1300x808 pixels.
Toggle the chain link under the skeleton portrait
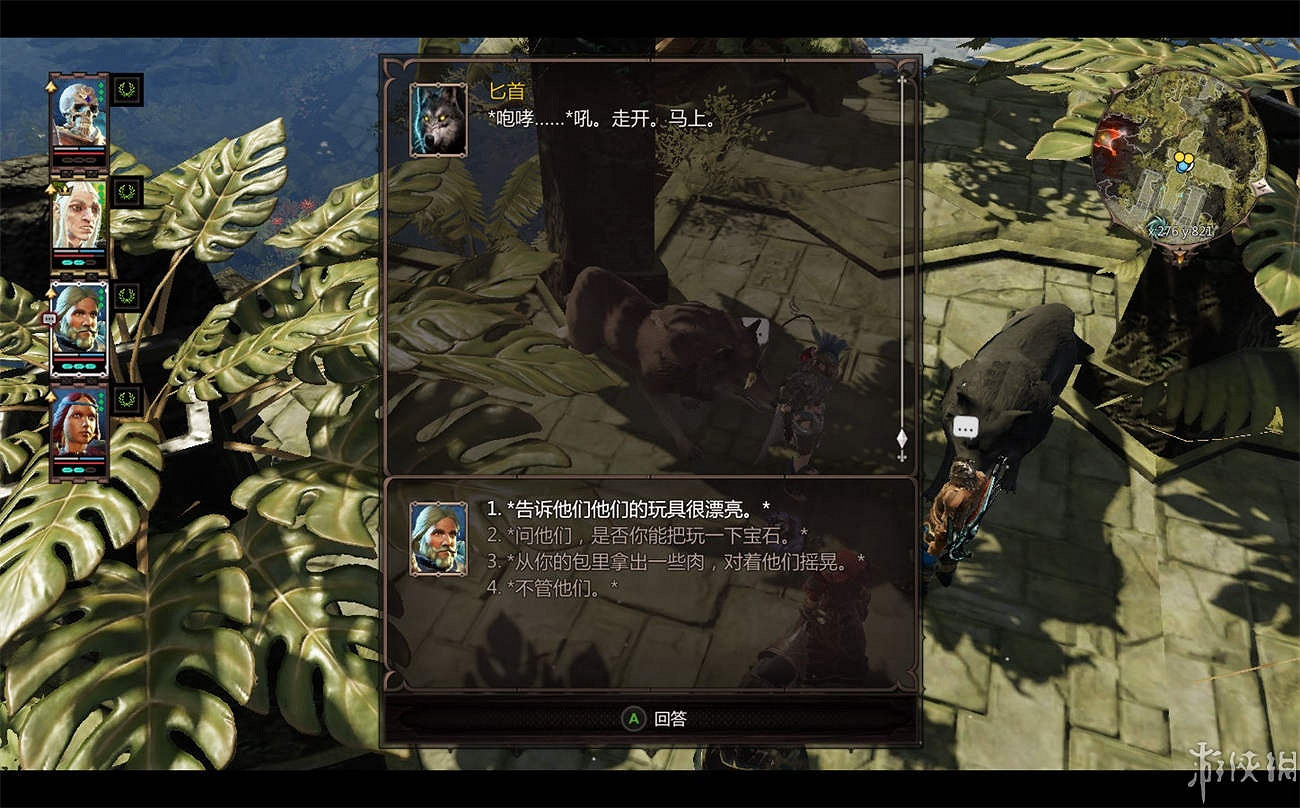pyautogui.click(x=80, y=160)
